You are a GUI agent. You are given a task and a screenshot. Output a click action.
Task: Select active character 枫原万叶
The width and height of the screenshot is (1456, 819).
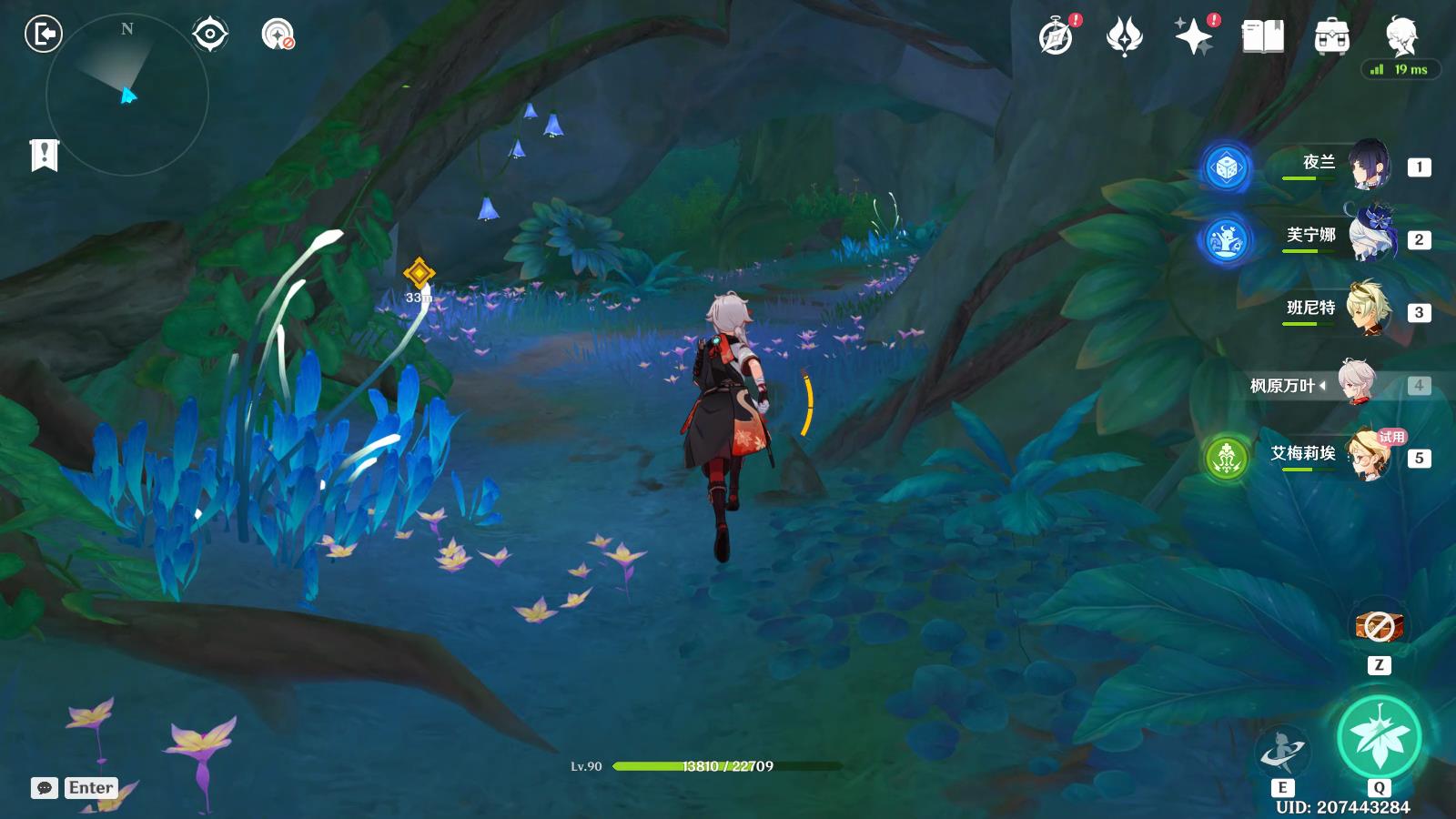pos(1358,384)
